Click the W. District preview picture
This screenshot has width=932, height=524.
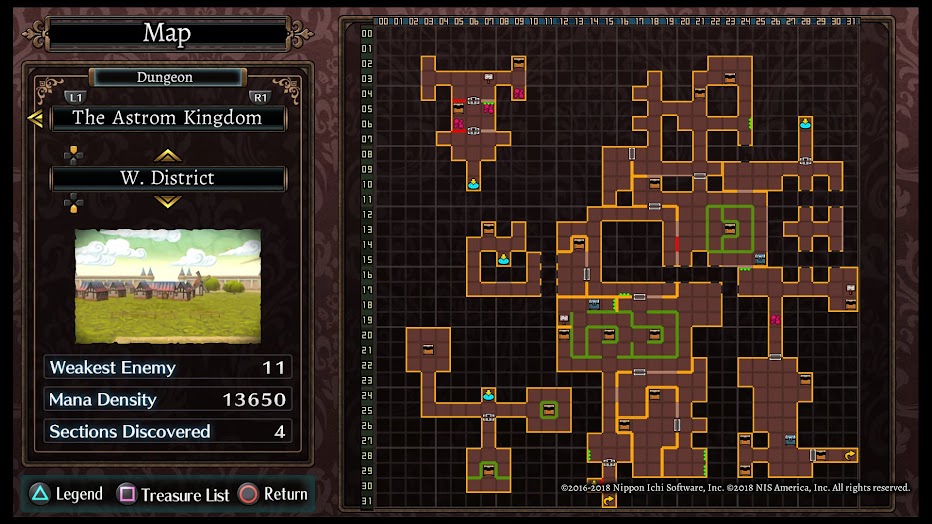pos(167,286)
